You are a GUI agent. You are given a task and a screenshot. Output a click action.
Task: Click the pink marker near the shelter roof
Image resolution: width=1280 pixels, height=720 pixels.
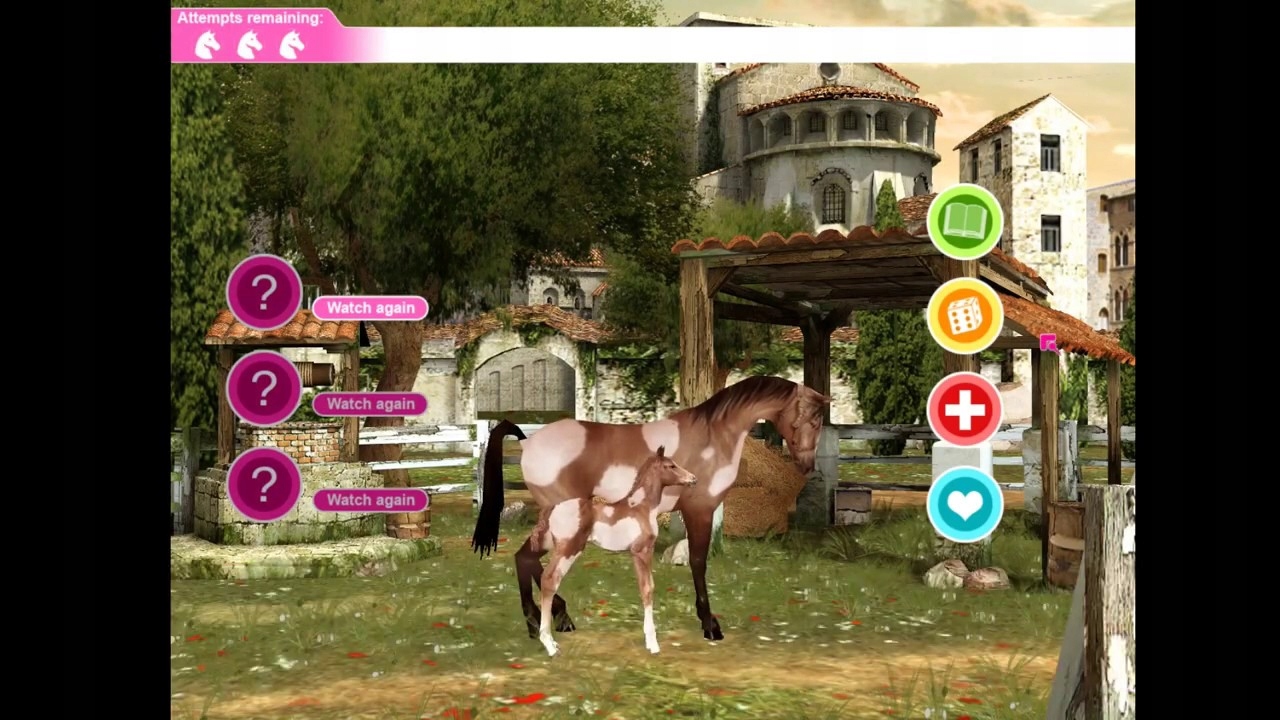click(x=1049, y=344)
